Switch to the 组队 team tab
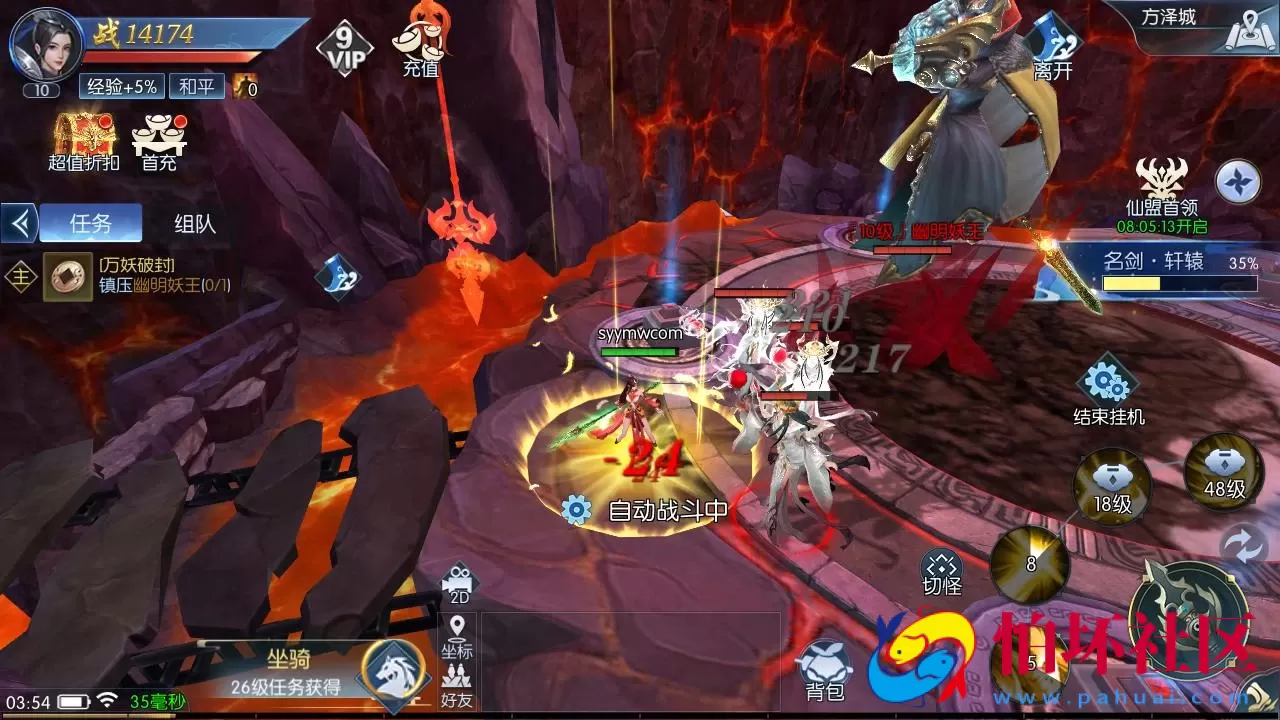This screenshot has width=1280, height=720. coord(194,222)
